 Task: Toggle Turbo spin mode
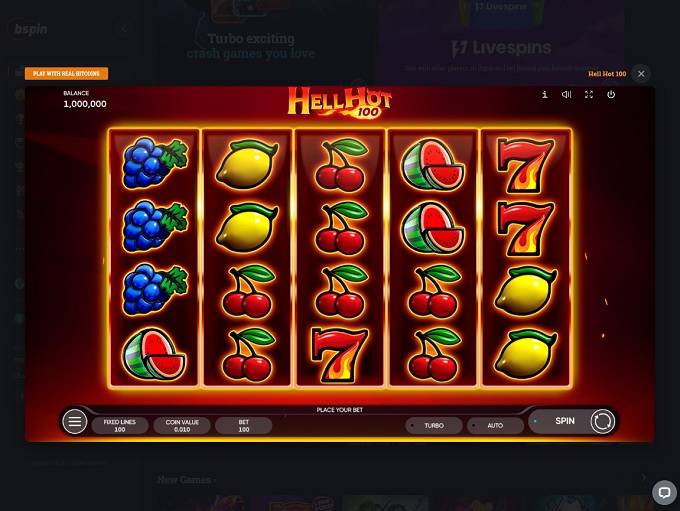(433, 425)
